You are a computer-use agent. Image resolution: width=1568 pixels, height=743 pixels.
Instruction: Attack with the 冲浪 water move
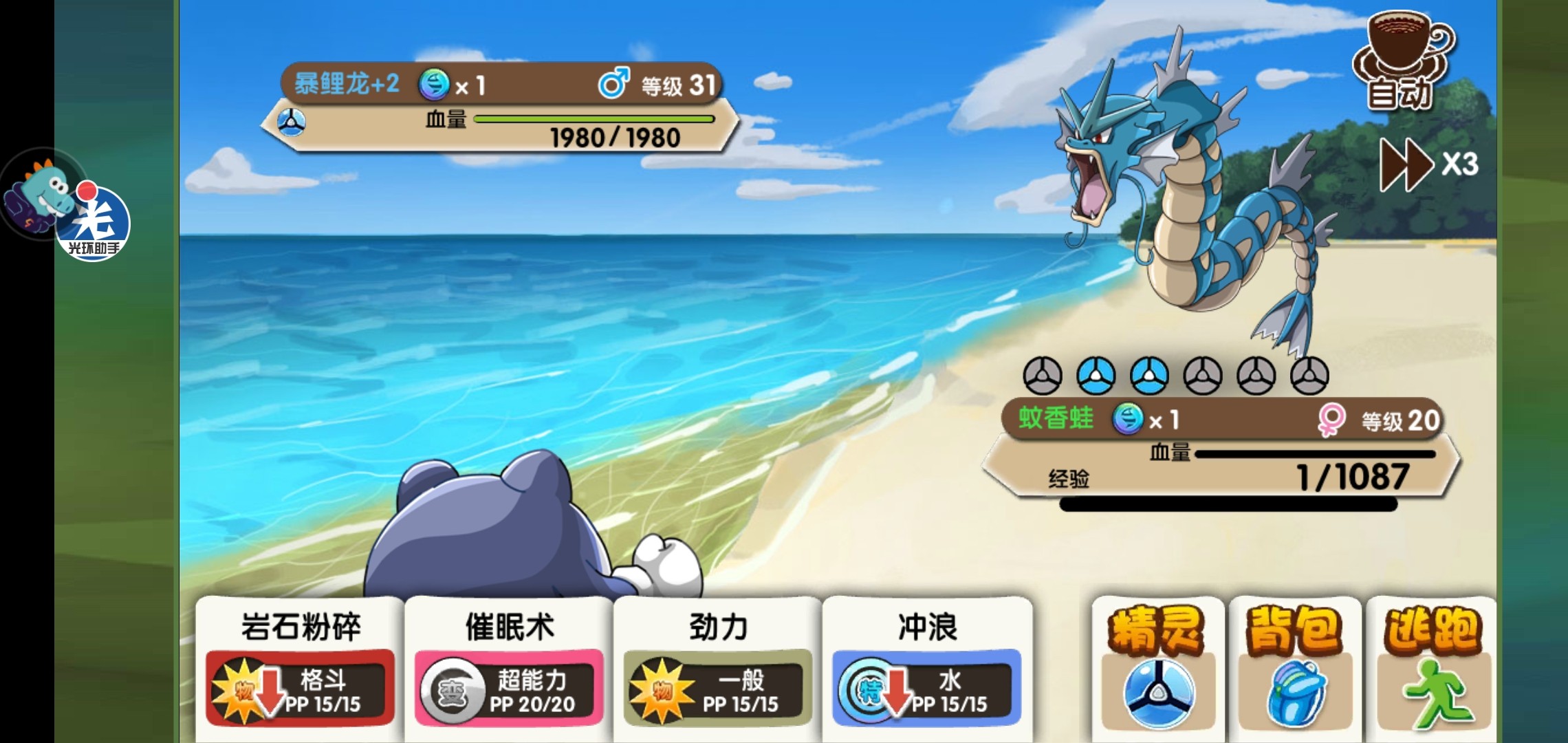927,664
